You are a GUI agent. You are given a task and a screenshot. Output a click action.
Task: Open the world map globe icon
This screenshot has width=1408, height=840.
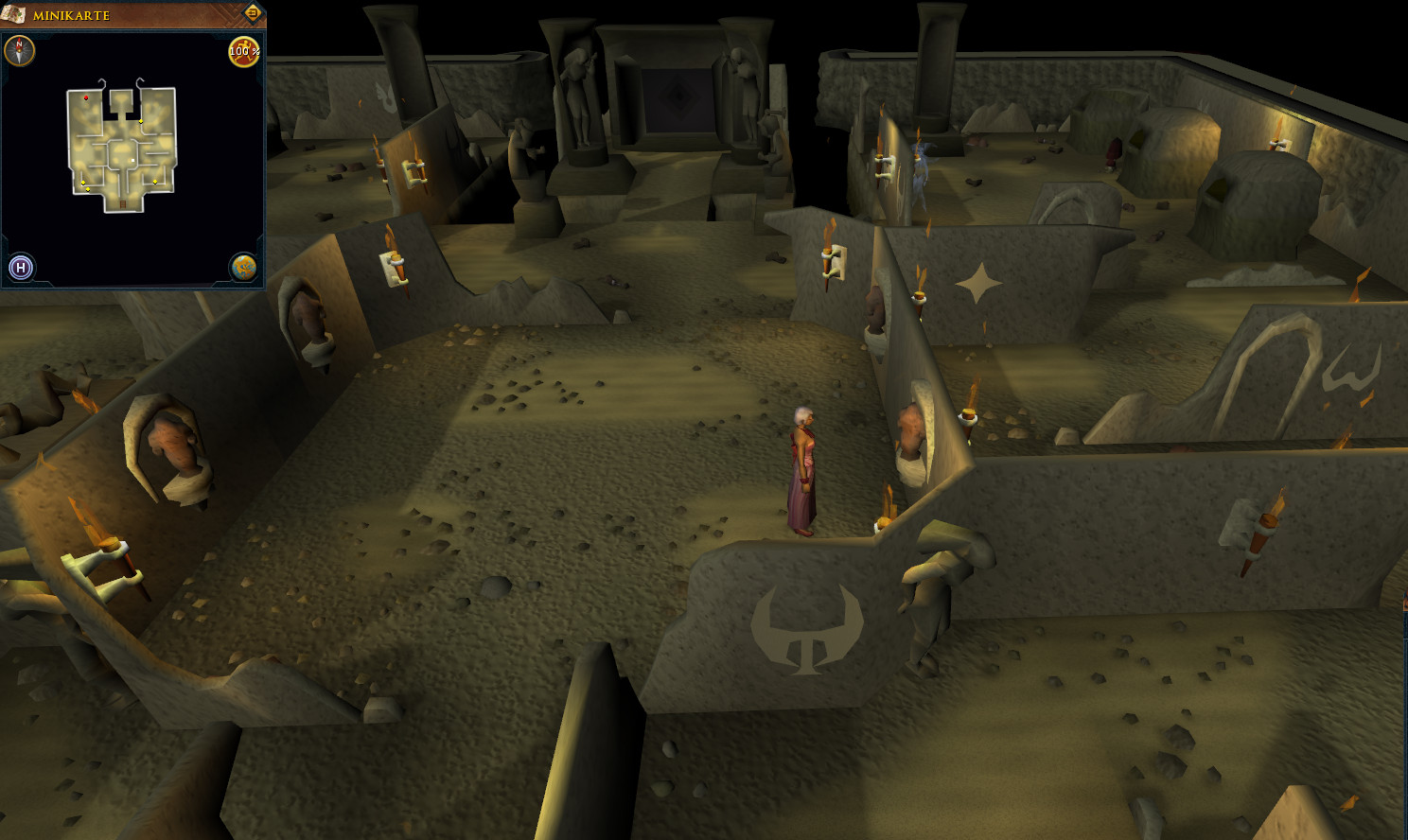(244, 268)
